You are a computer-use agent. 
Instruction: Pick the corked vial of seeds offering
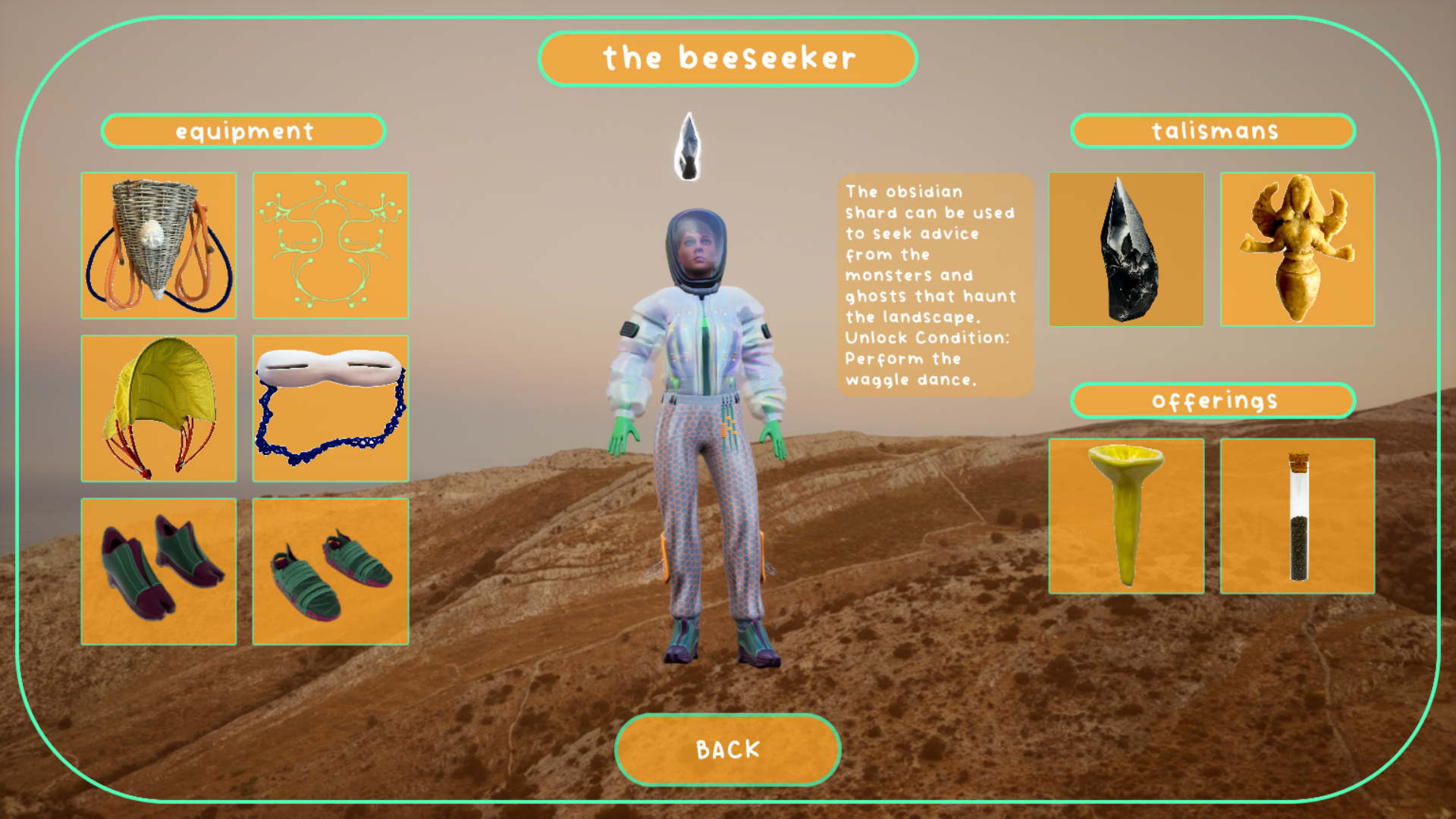click(x=1297, y=516)
